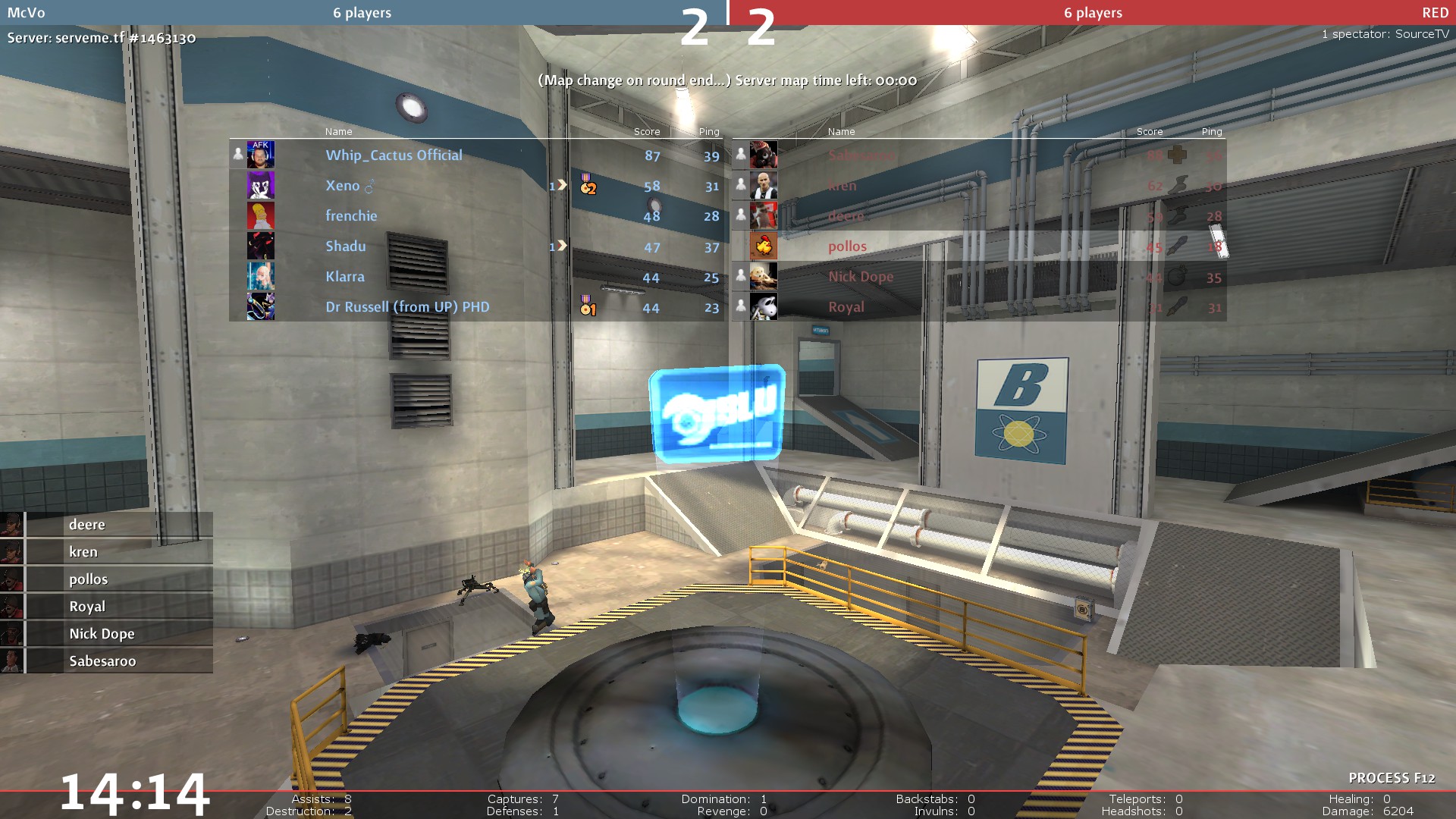Image resolution: width=1456 pixels, height=819 pixels.
Task: Choose deere in the bottom-left player panel
Action: (x=87, y=525)
